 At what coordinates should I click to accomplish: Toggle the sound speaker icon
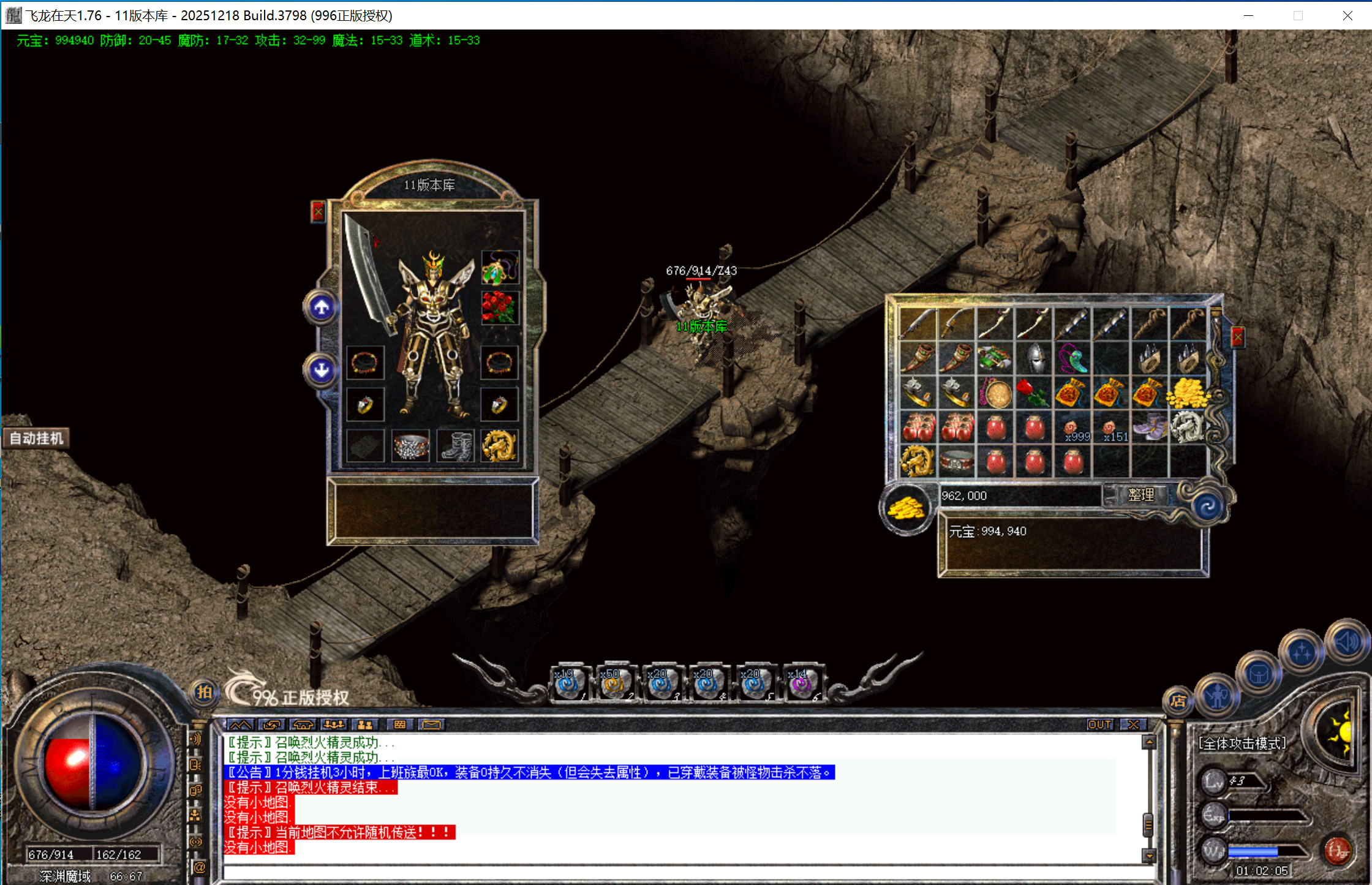coord(1346,643)
